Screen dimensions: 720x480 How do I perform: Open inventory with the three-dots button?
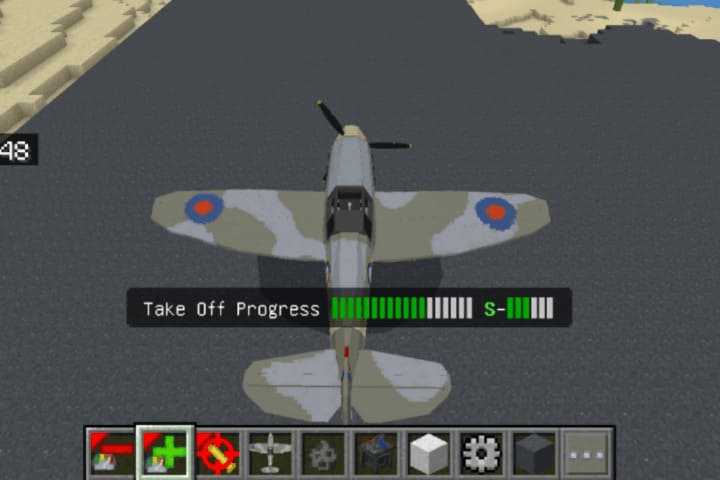click(x=587, y=453)
